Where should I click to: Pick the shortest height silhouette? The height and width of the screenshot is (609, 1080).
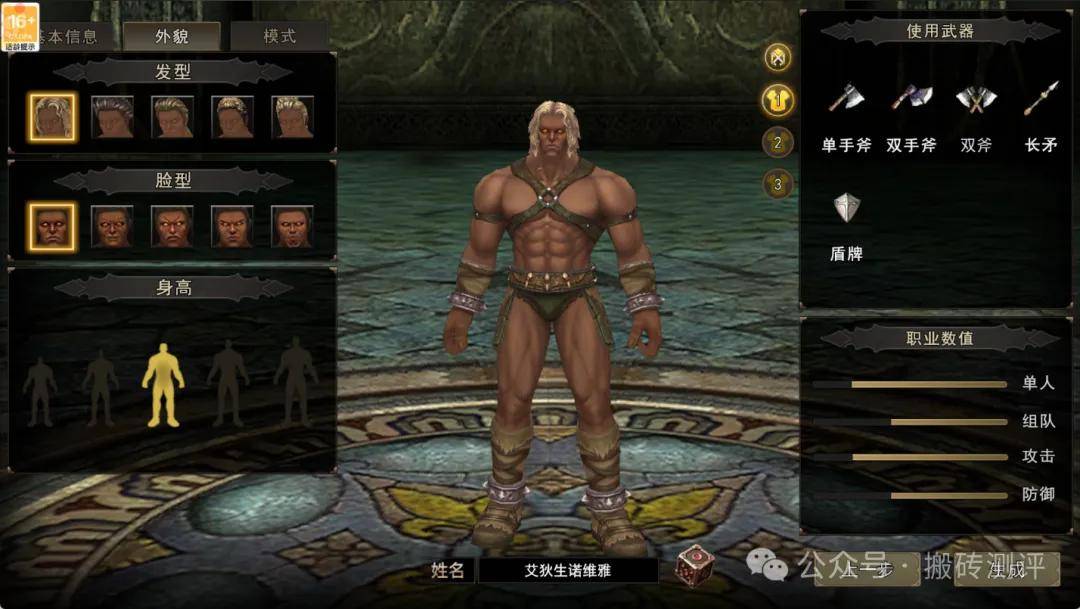click(40, 390)
